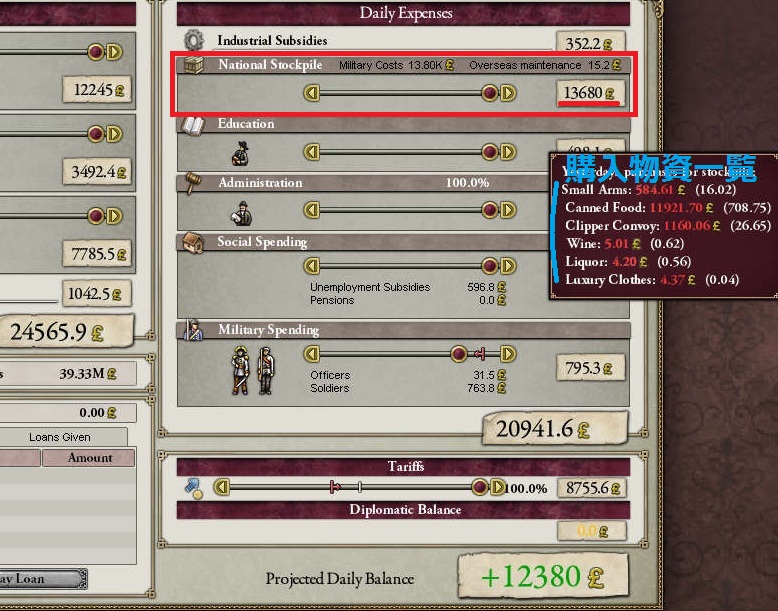Raise Education spending using right arrow
Image resolution: width=778 pixels, height=611 pixels.
(x=508, y=153)
